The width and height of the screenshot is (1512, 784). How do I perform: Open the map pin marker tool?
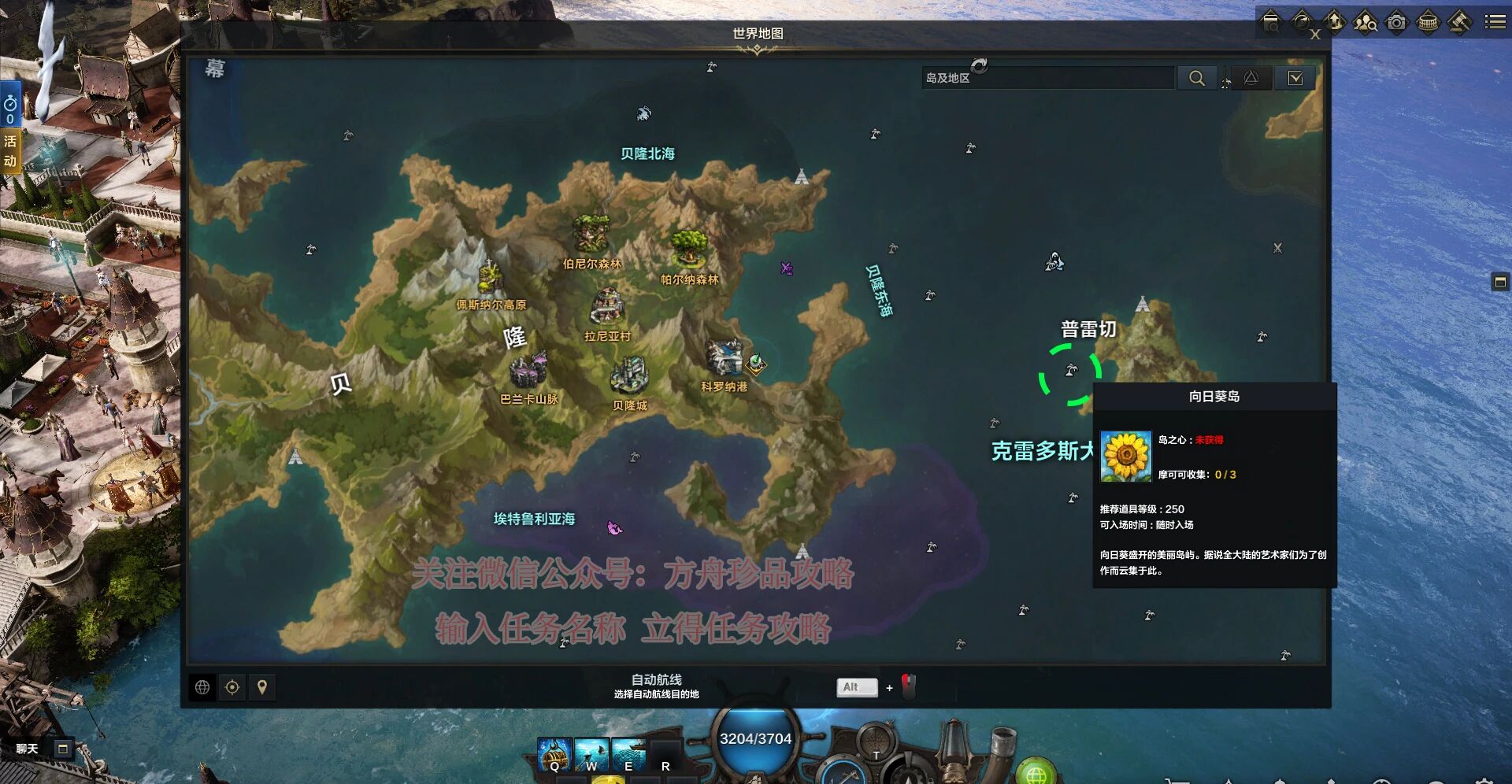[262, 687]
